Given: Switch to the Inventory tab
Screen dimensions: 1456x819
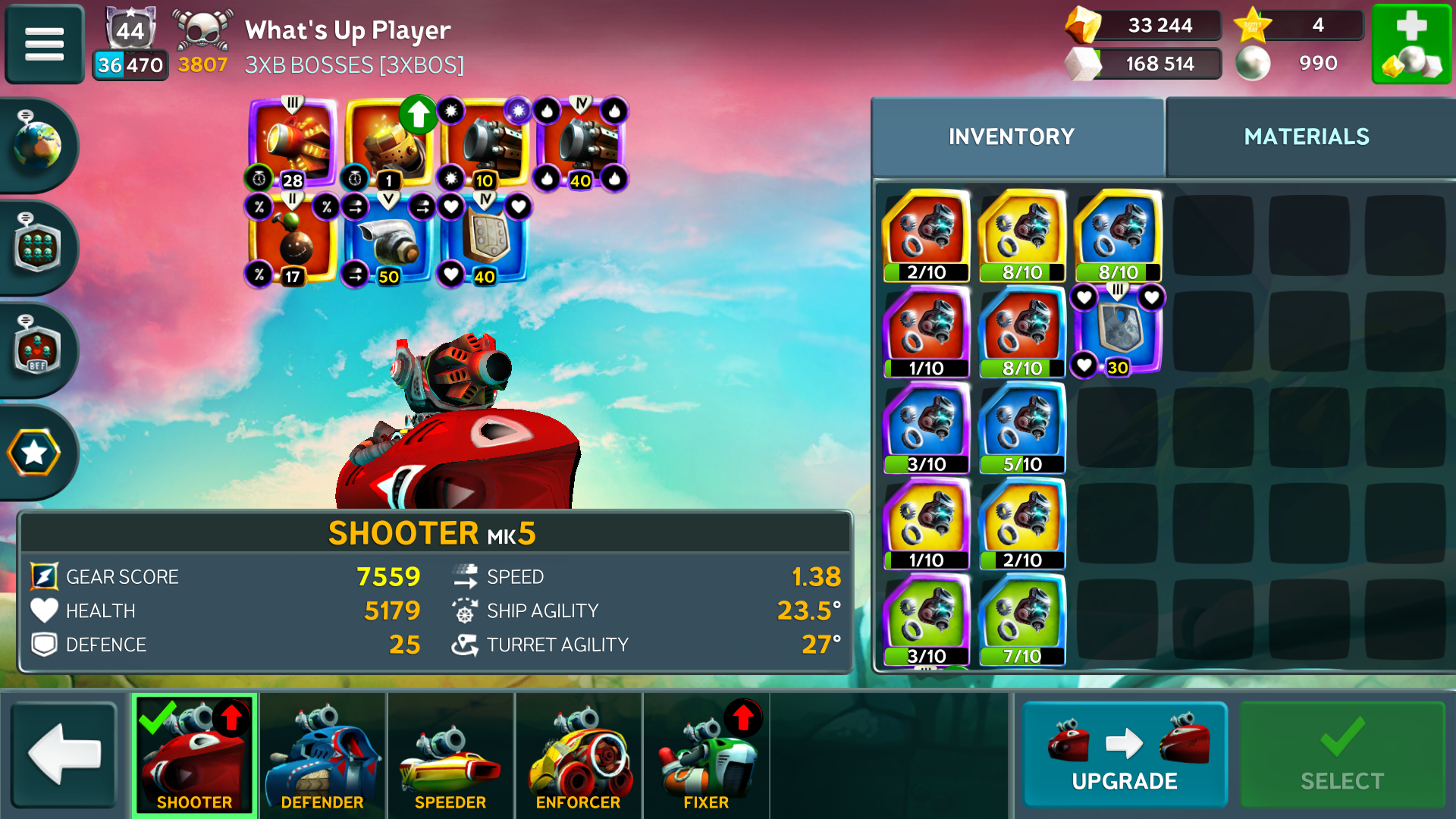Looking at the screenshot, I should [x=1011, y=136].
